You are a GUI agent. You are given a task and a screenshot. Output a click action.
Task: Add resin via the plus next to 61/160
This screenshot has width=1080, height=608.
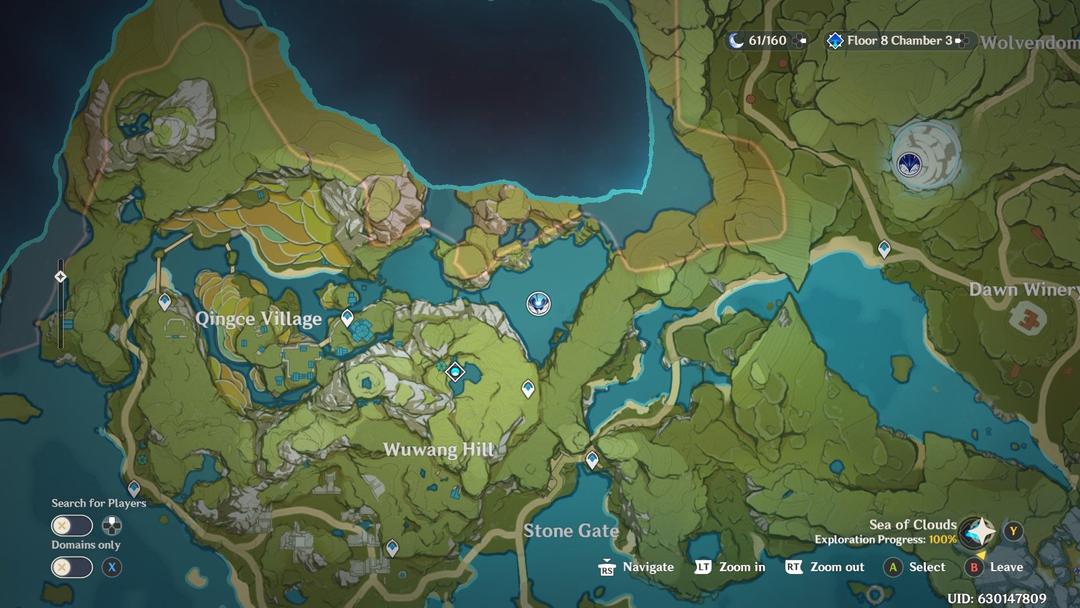800,41
